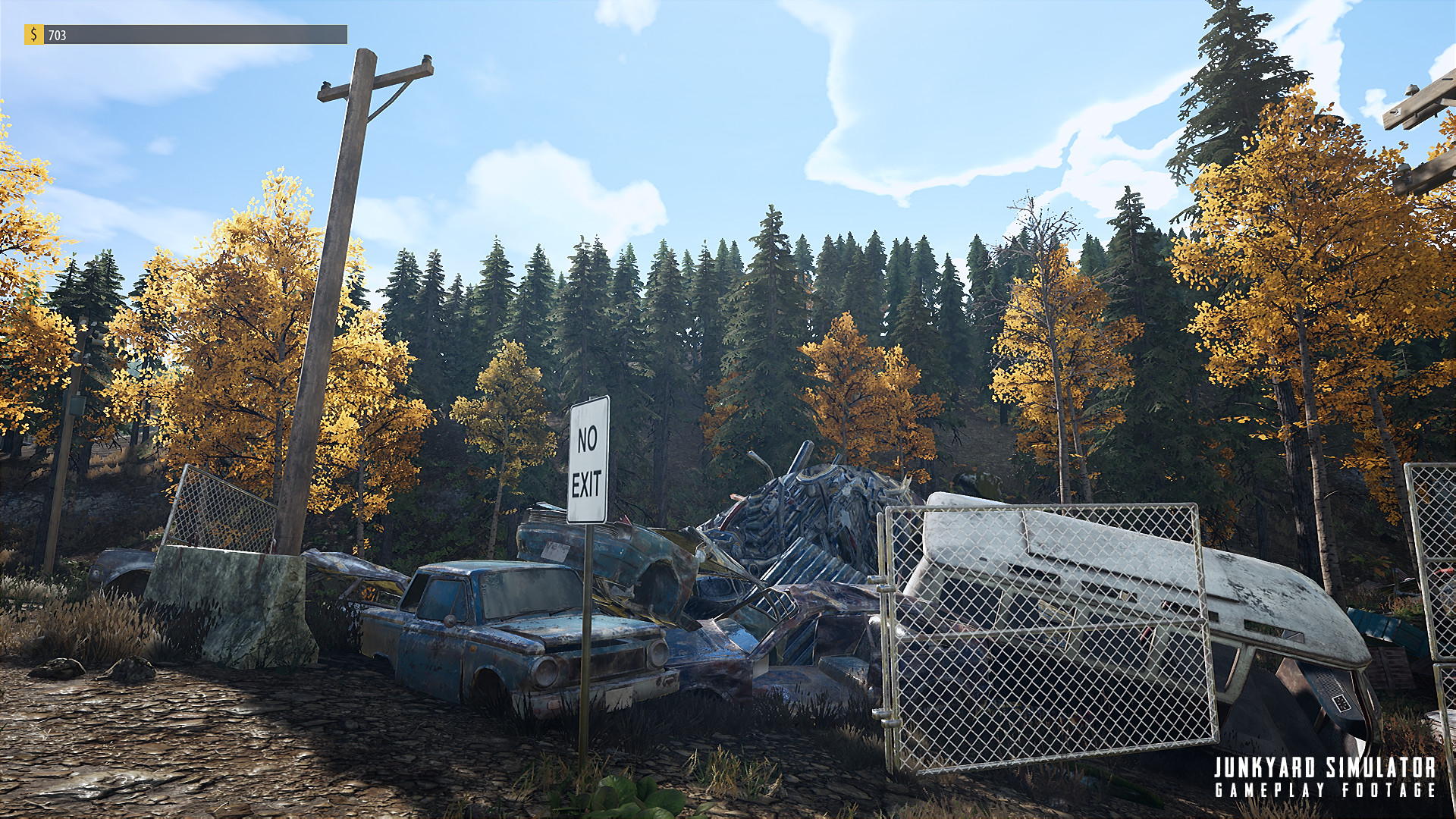Click the signpost below the NO EXIT sign
1456x819 pixels.
click(588, 645)
